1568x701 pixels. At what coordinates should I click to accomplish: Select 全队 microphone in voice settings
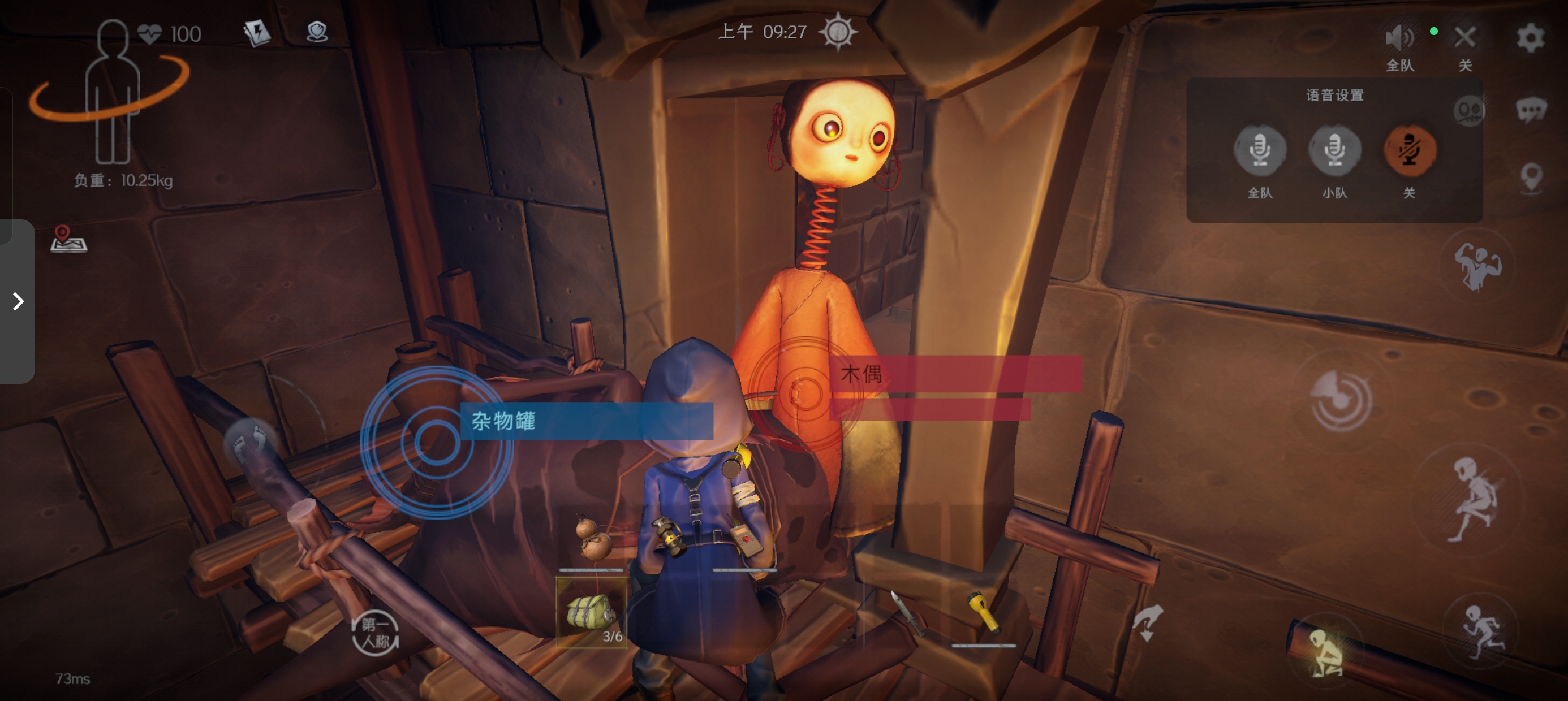pos(1259,150)
